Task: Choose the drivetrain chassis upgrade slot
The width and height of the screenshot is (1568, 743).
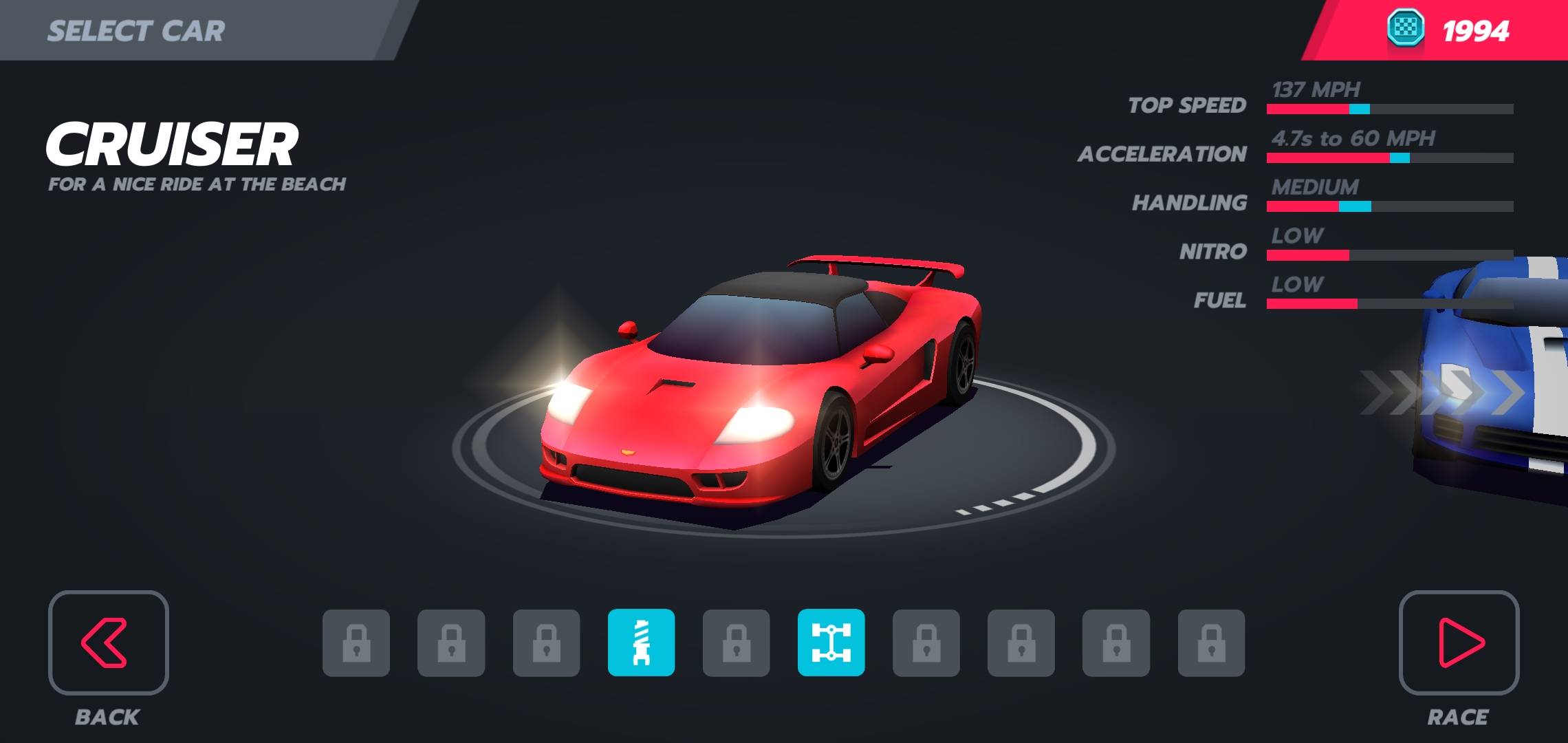Action: 831,643
